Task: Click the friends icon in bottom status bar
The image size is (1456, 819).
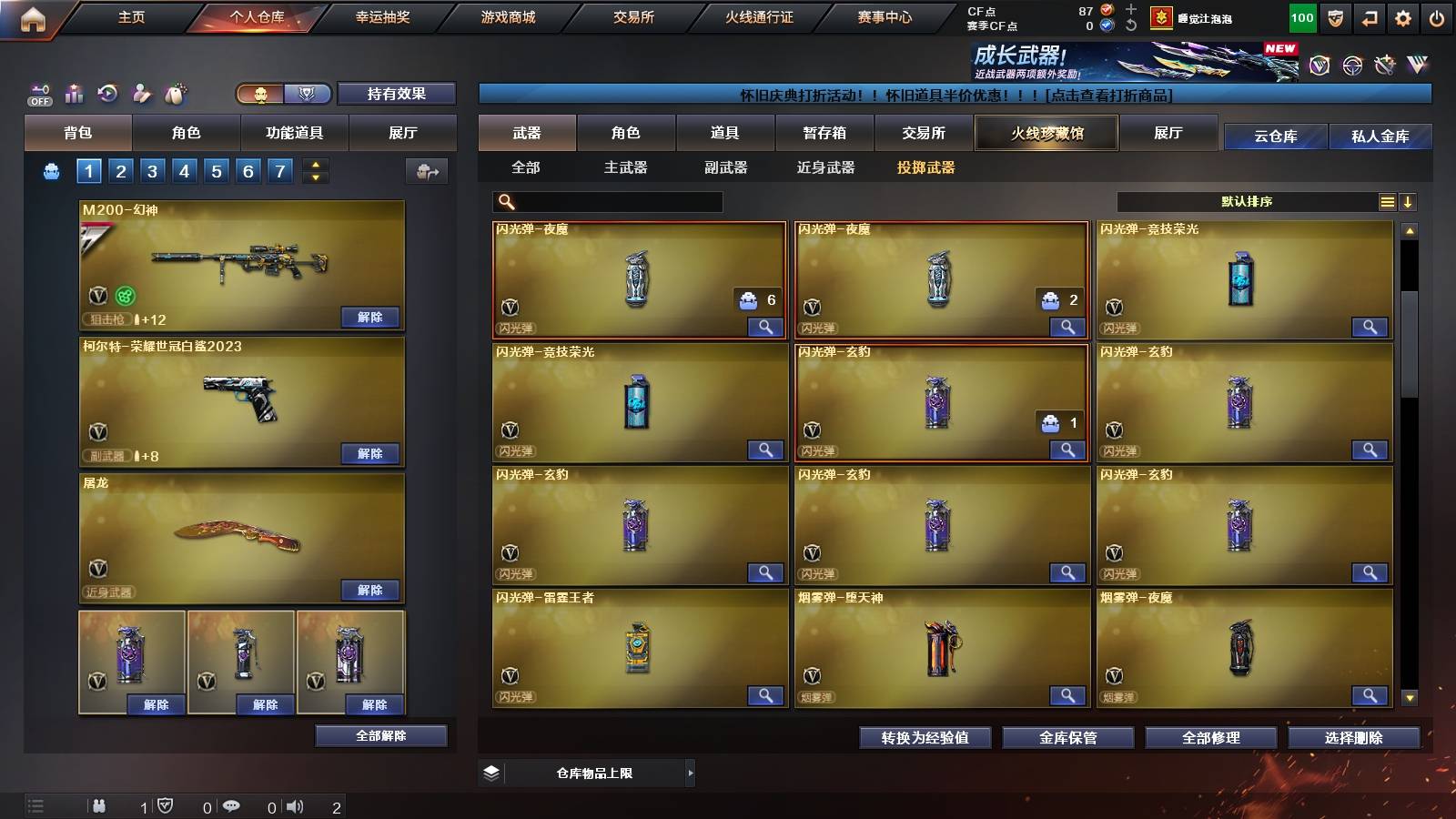Action: click(100, 805)
